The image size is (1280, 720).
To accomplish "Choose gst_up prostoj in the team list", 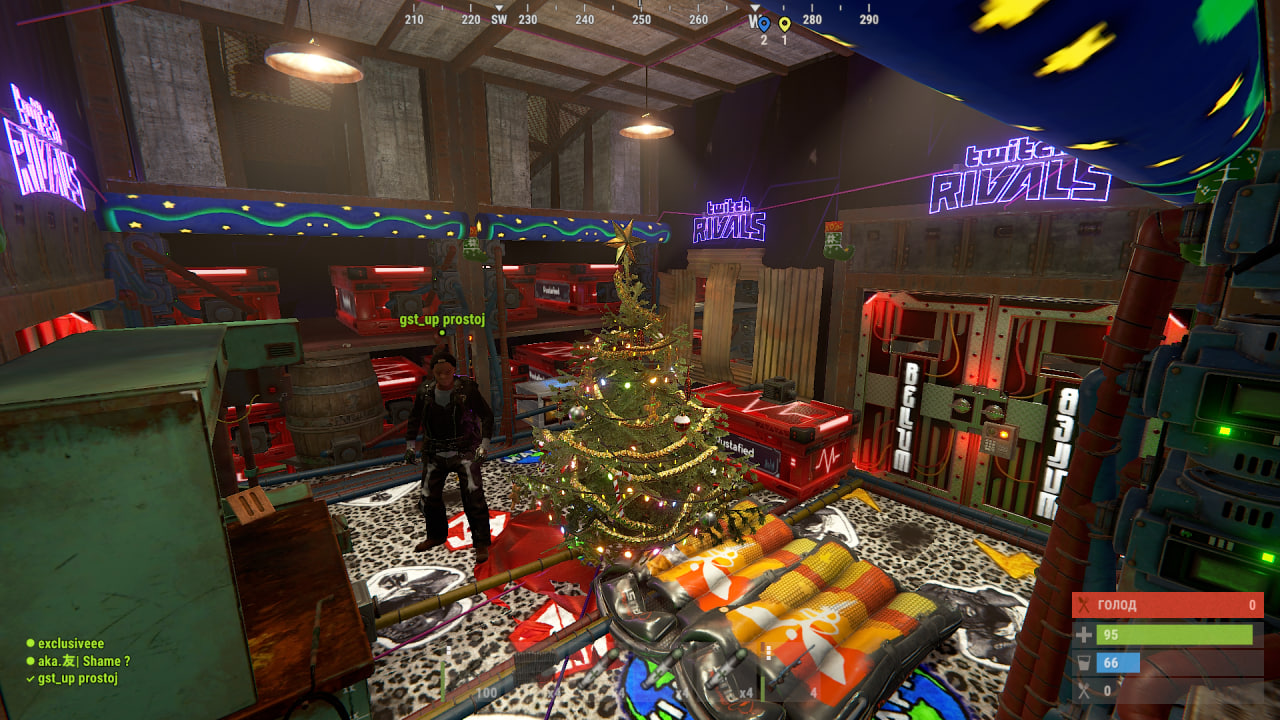I will pos(78,679).
